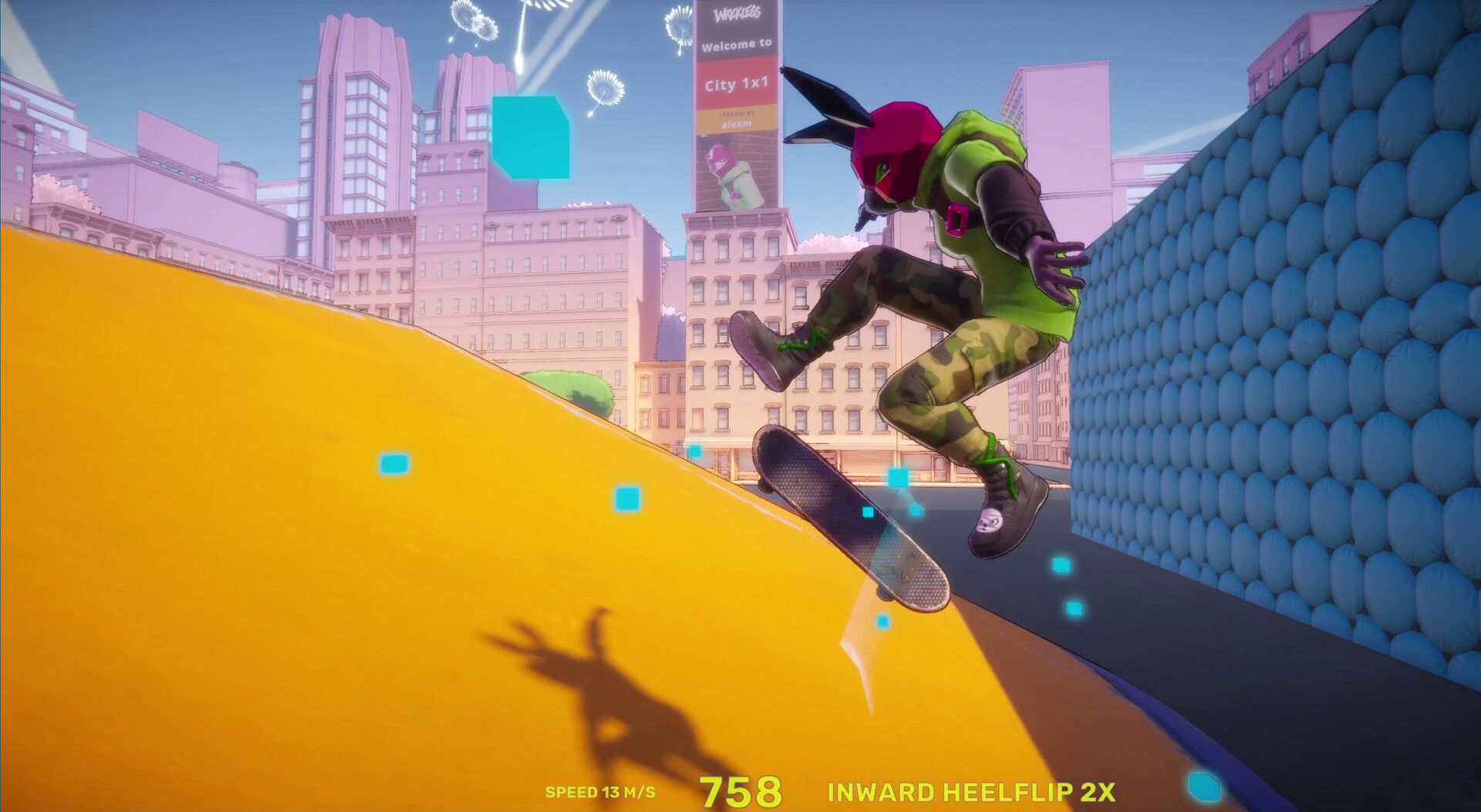This screenshot has width=1481, height=812.
Task: Click the large floating cyan cube collectible
Action: (532, 139)
